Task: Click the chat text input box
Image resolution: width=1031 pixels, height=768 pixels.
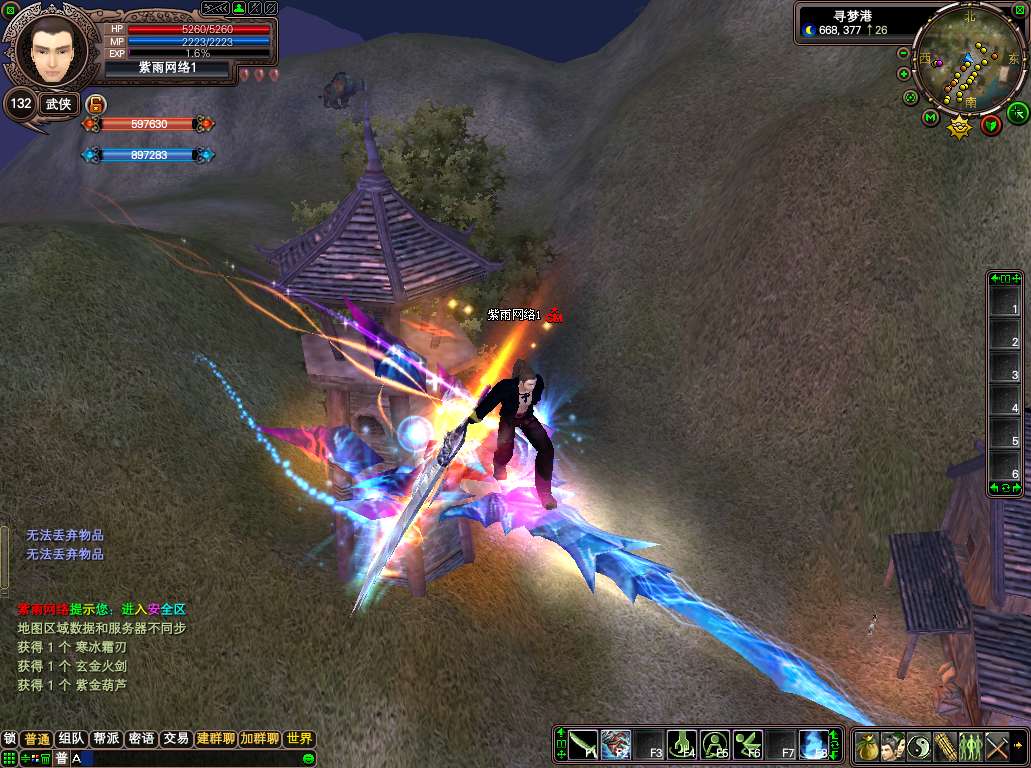Action: tap(200, 759)
